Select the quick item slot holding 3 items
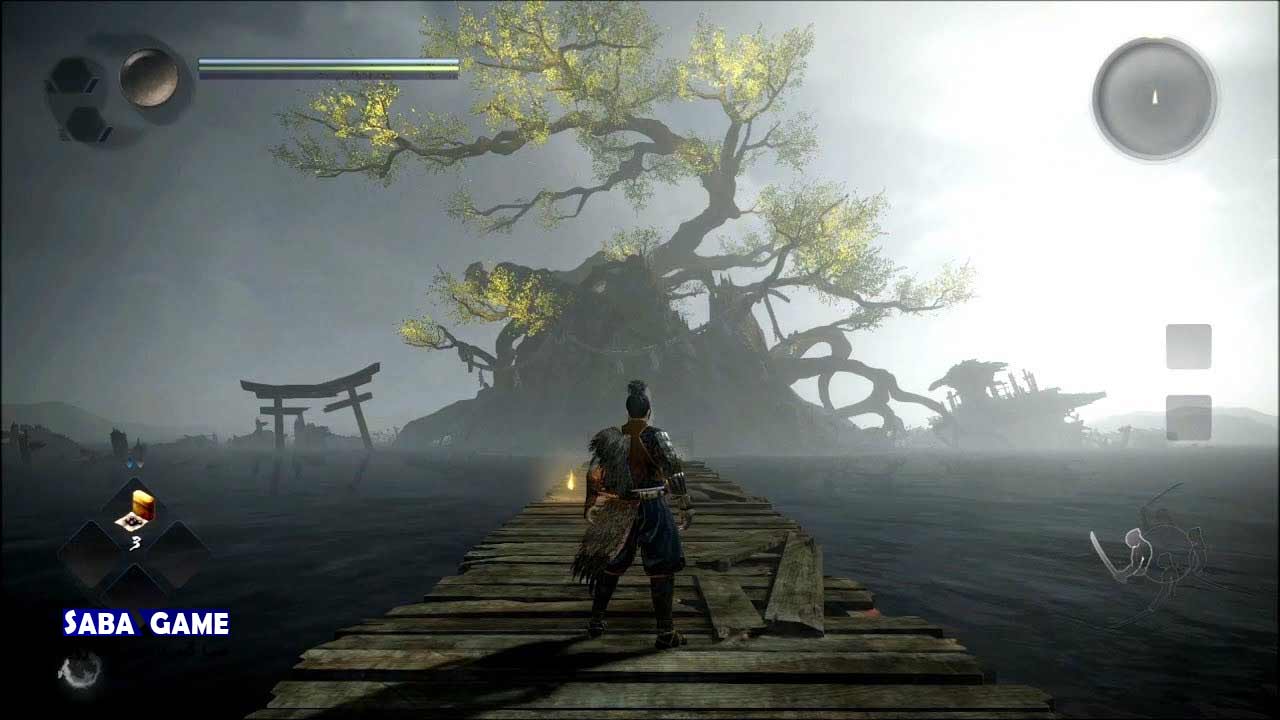1280x720 pixels. 134,513
